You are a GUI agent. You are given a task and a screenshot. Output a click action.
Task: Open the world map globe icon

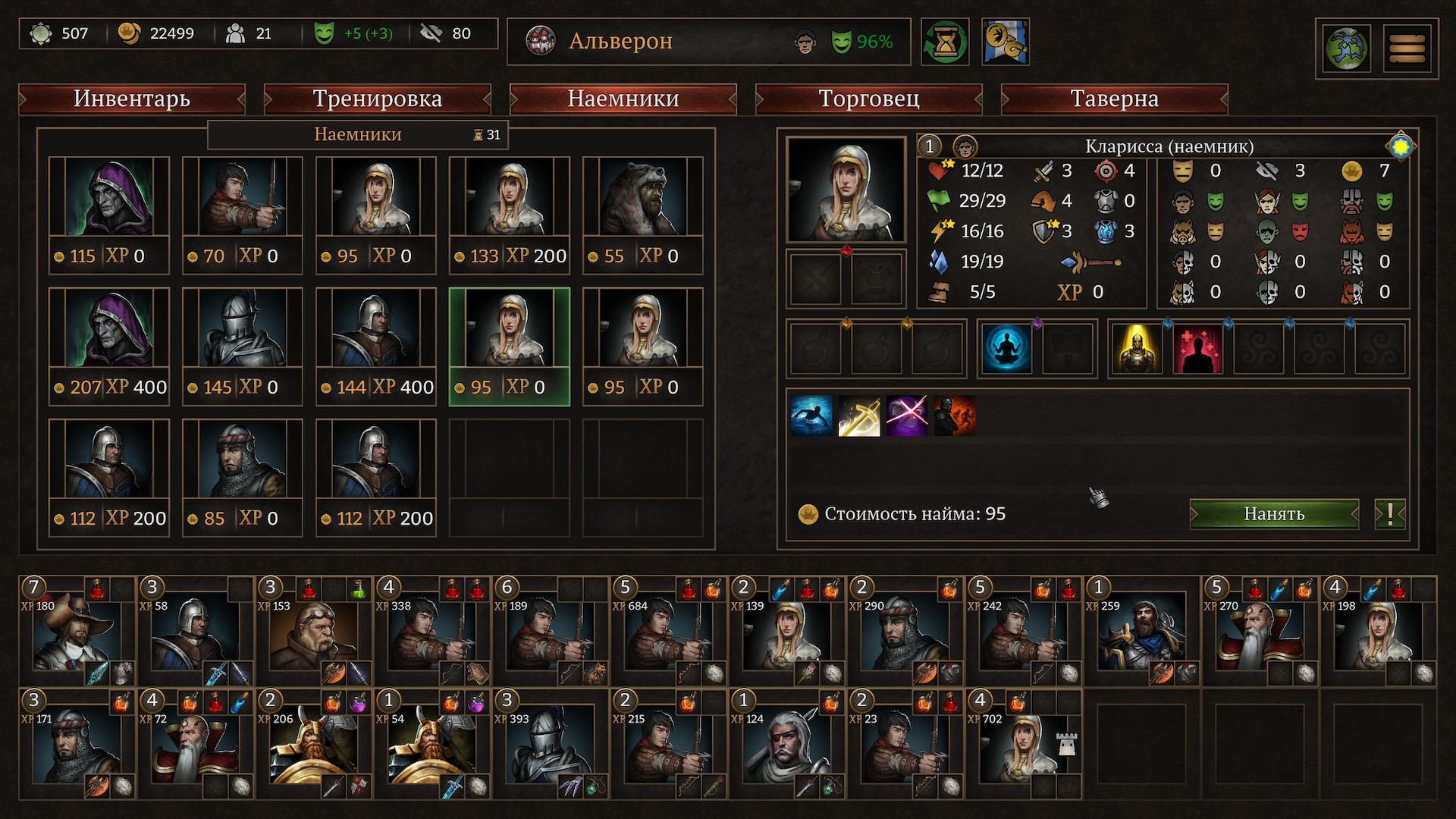click(x=1346, y=49)
